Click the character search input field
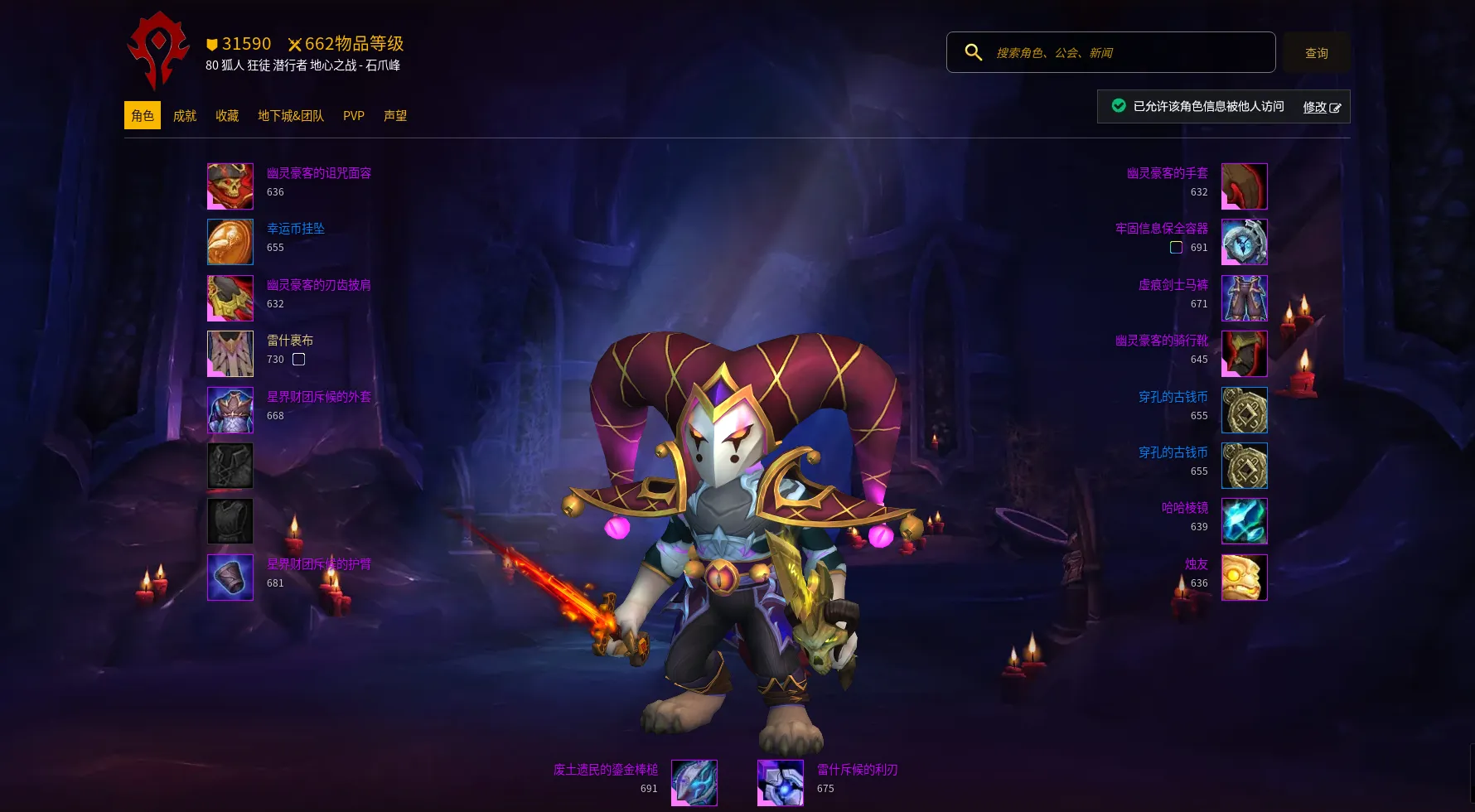The width and height of the screenshot is (1475, 812). pos(1127,53)
